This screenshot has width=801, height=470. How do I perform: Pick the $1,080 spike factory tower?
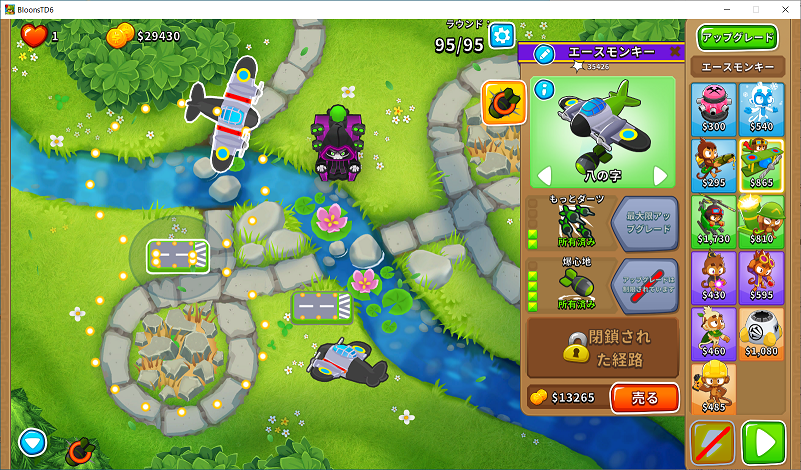point(761,332)
